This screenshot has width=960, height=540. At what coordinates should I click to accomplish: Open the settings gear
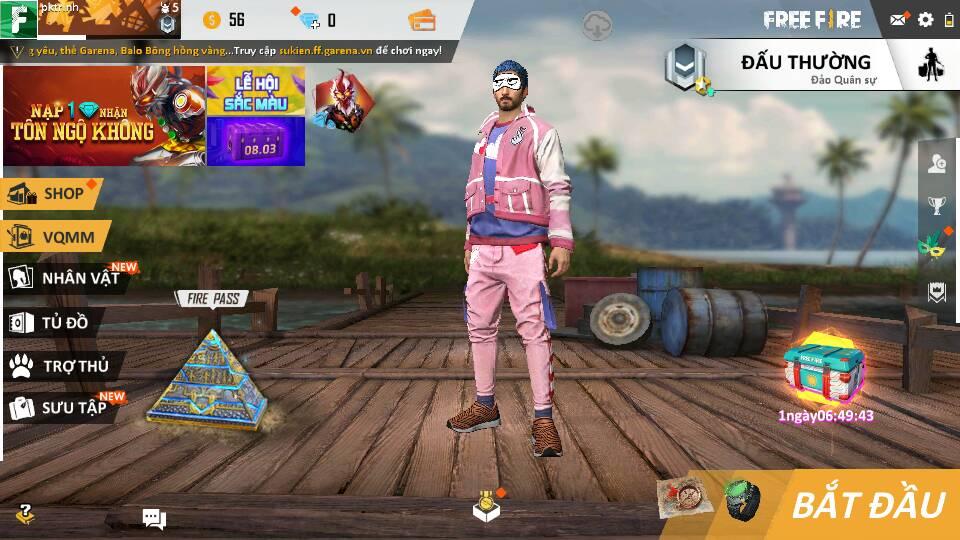(925, 19)
